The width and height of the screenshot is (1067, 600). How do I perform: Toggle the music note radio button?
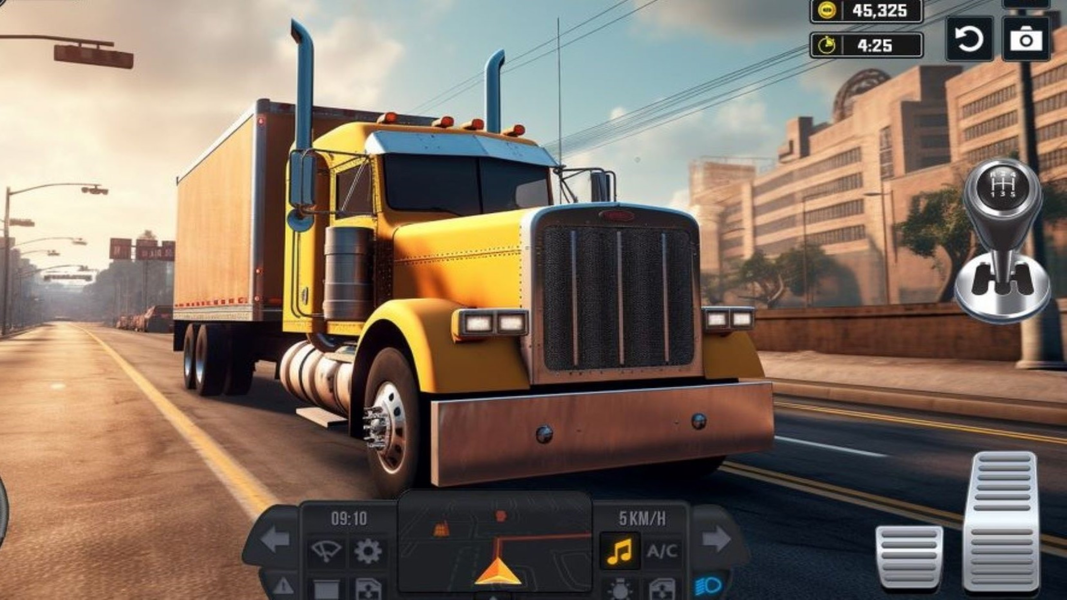click(x=620, y=550)
